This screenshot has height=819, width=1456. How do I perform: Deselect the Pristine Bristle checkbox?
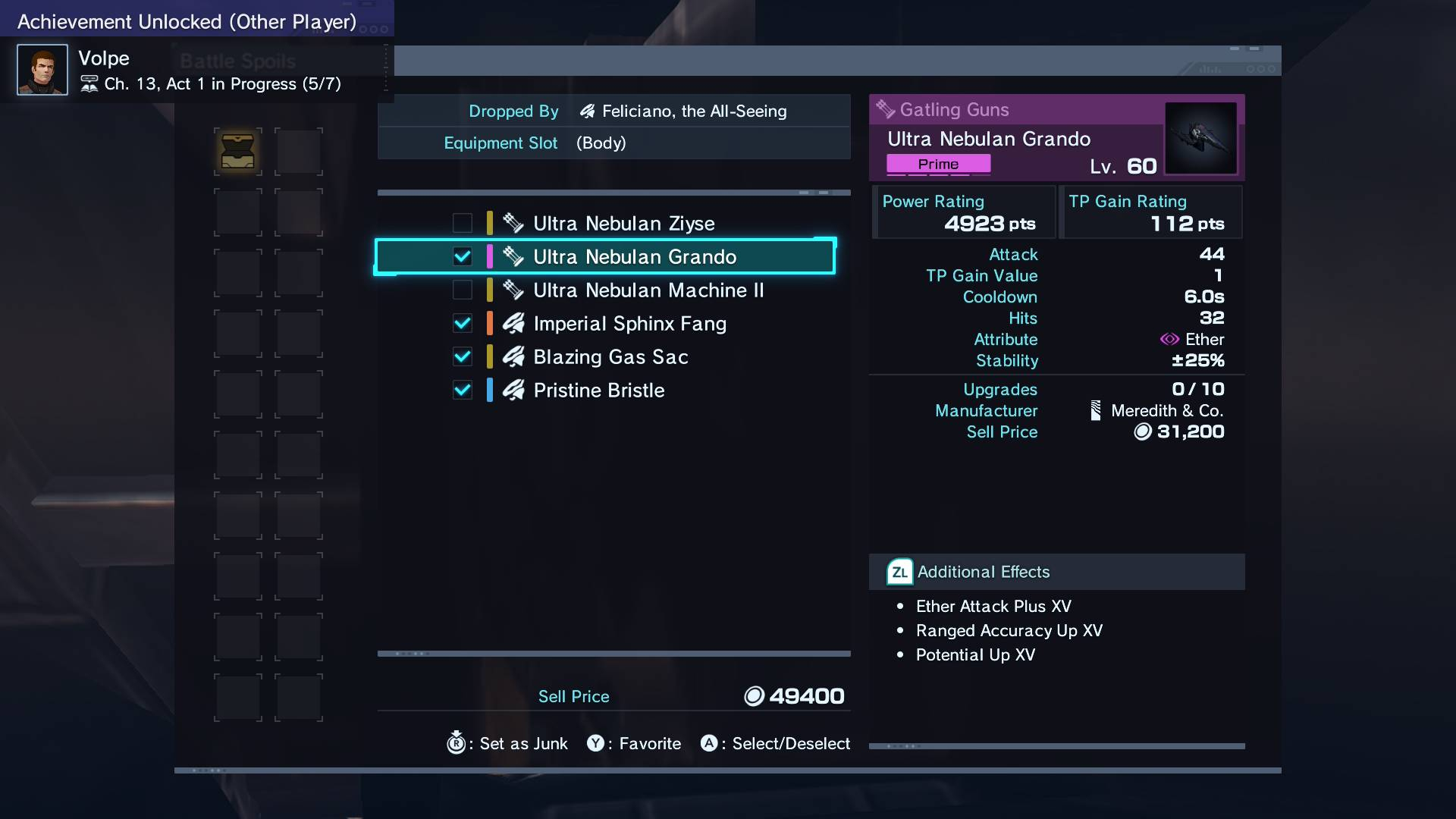(463, 391)
